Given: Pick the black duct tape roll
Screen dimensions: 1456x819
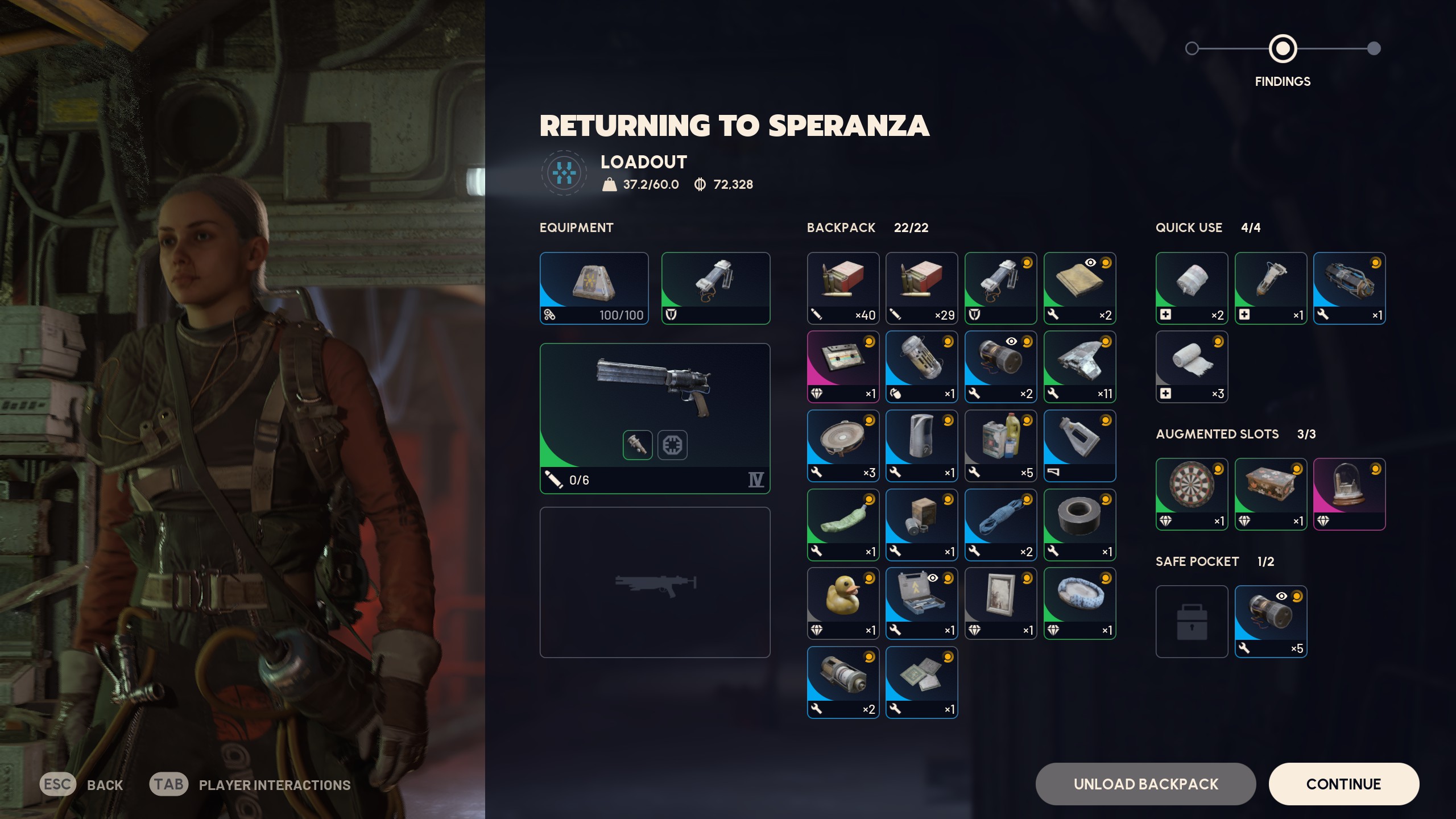Looking at the screenshot, I should pyautogui.click(x=1079, y=524).
